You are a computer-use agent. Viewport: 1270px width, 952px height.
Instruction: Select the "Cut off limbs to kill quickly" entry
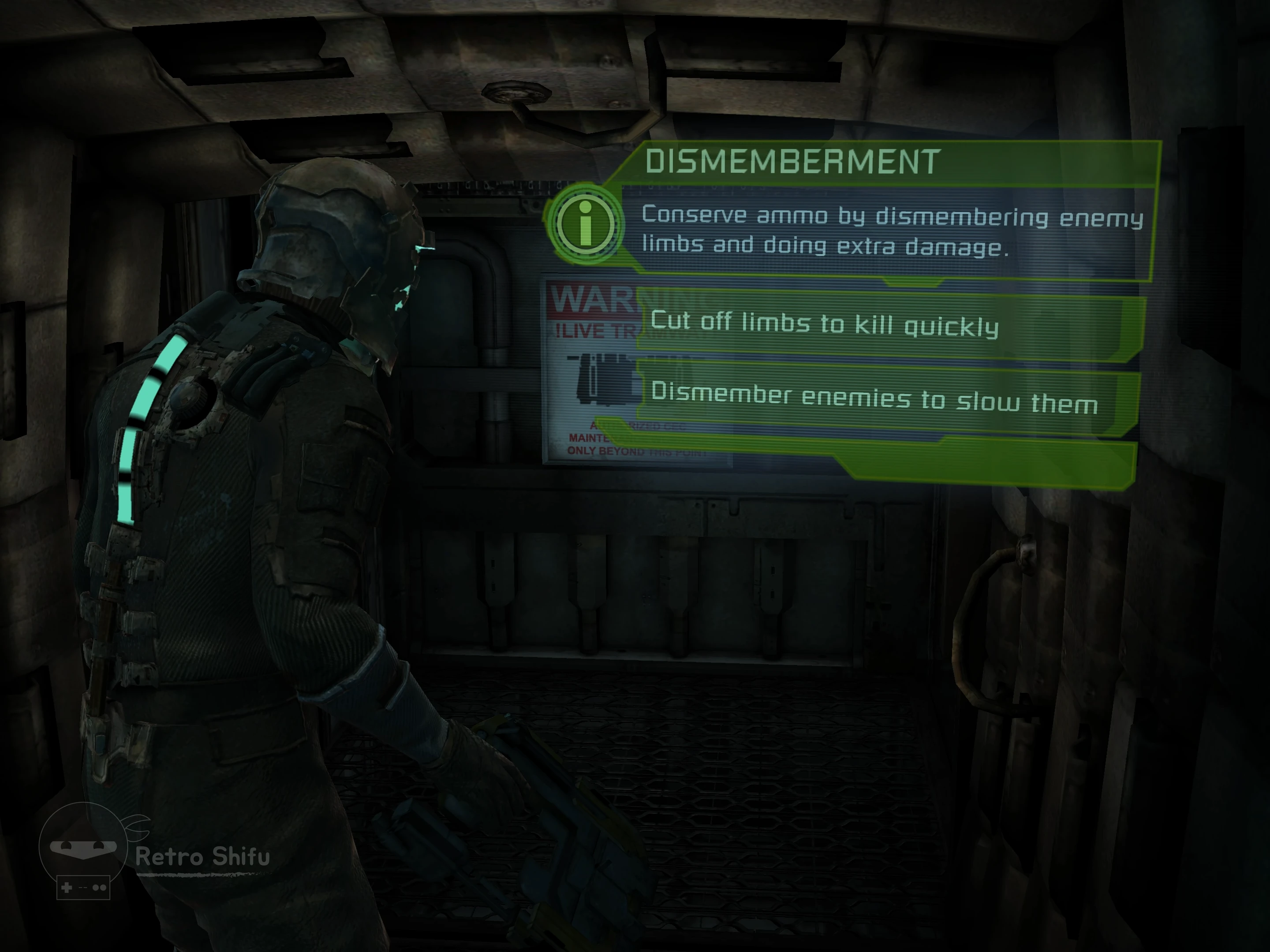825,324
